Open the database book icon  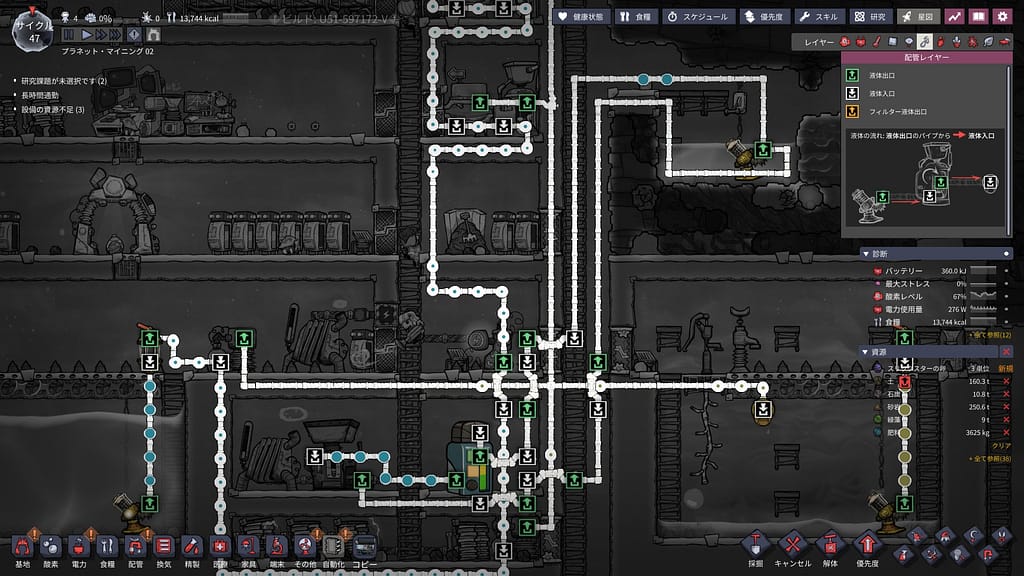click(978, 17)
